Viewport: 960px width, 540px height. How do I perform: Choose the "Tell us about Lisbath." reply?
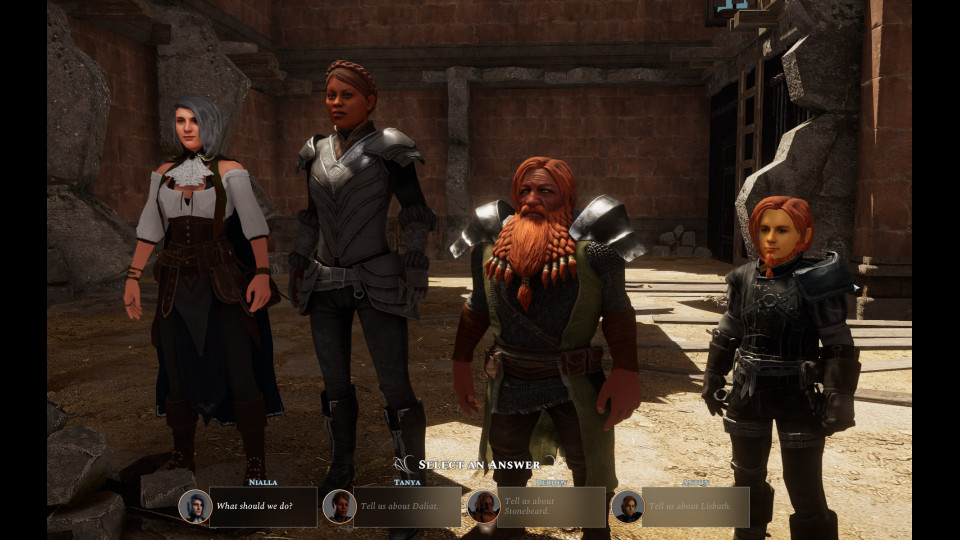point(695,506)
